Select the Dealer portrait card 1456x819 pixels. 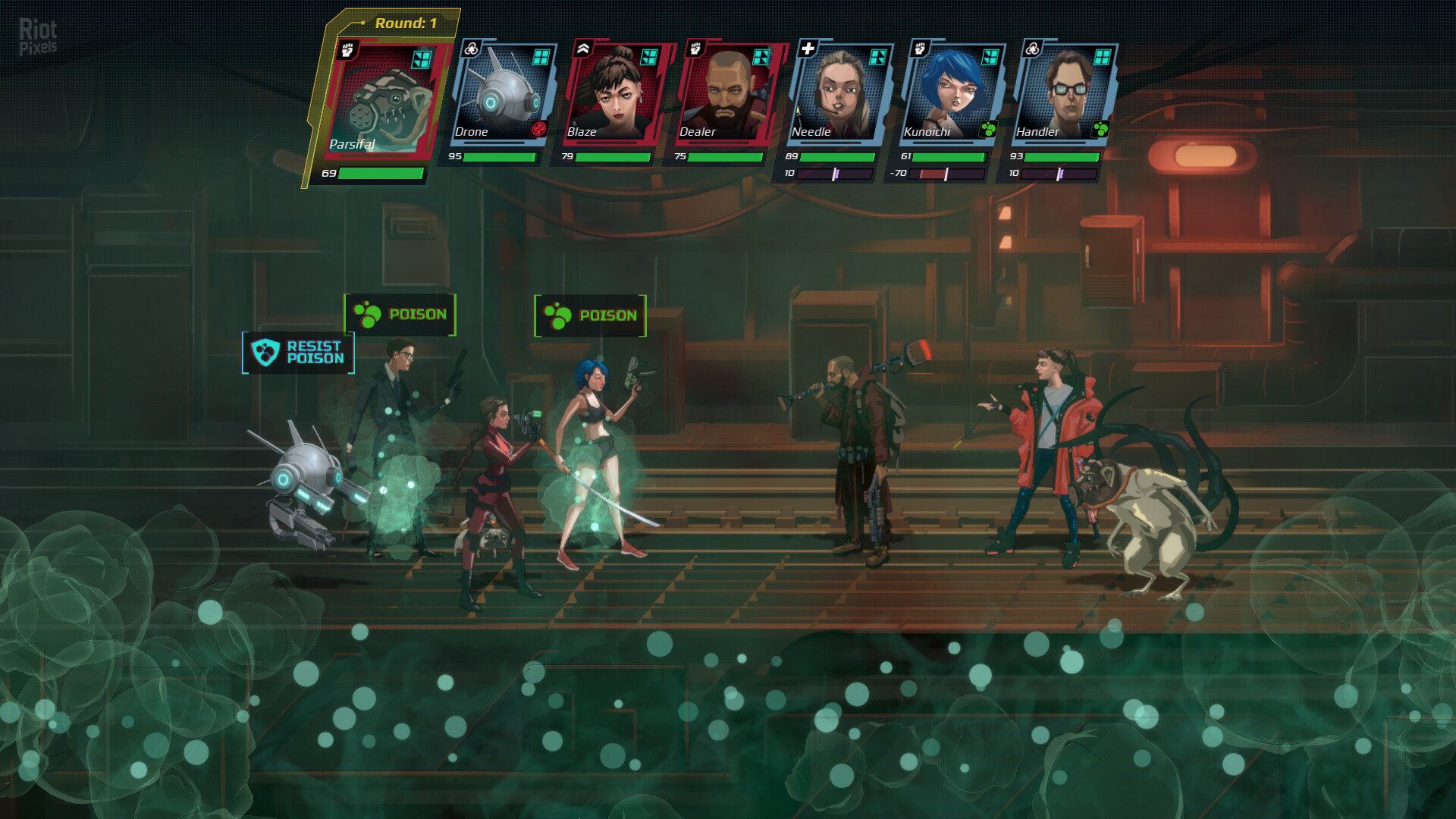(725, 93)
